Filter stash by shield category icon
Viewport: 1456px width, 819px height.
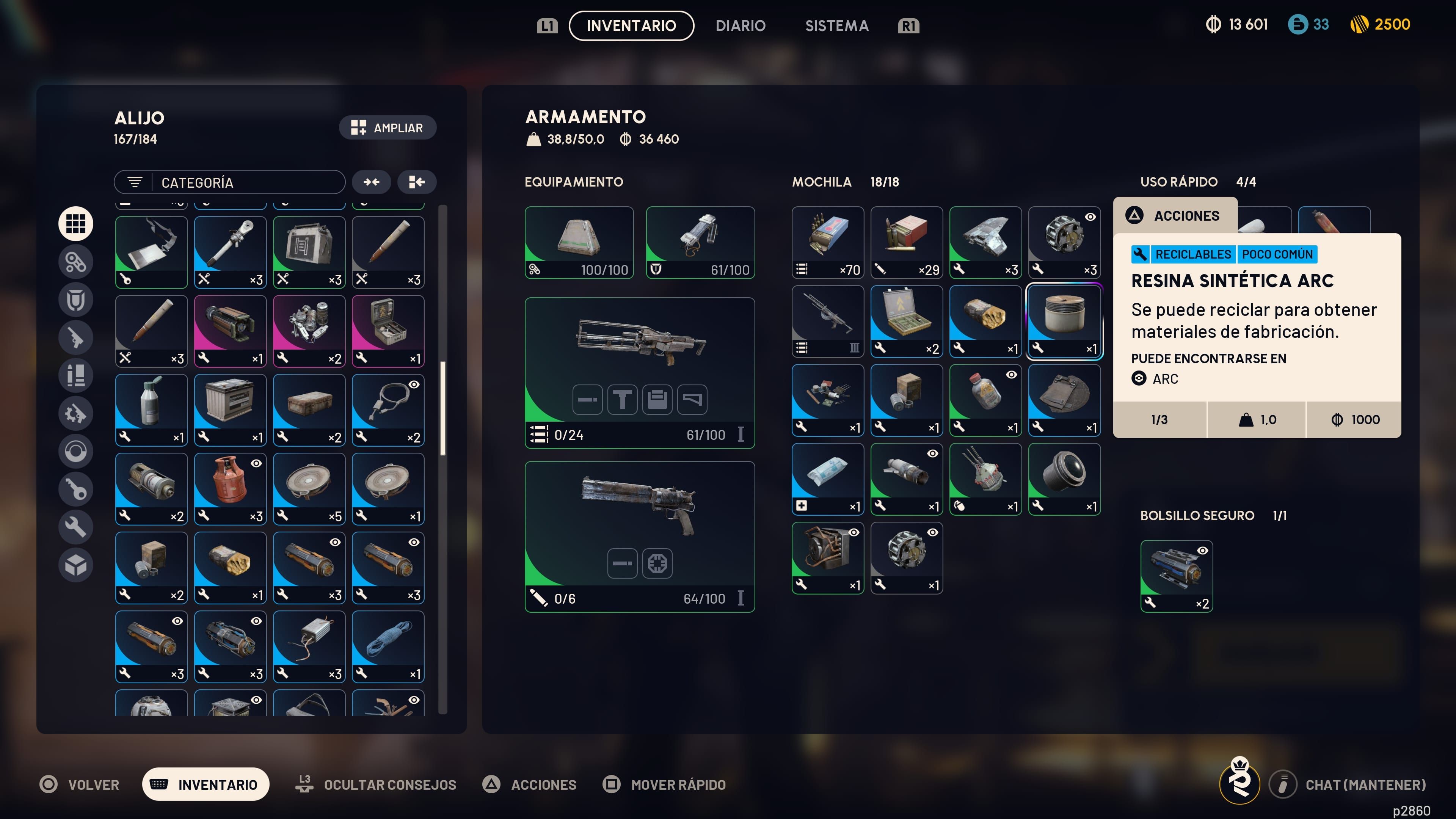click(75, 300)
